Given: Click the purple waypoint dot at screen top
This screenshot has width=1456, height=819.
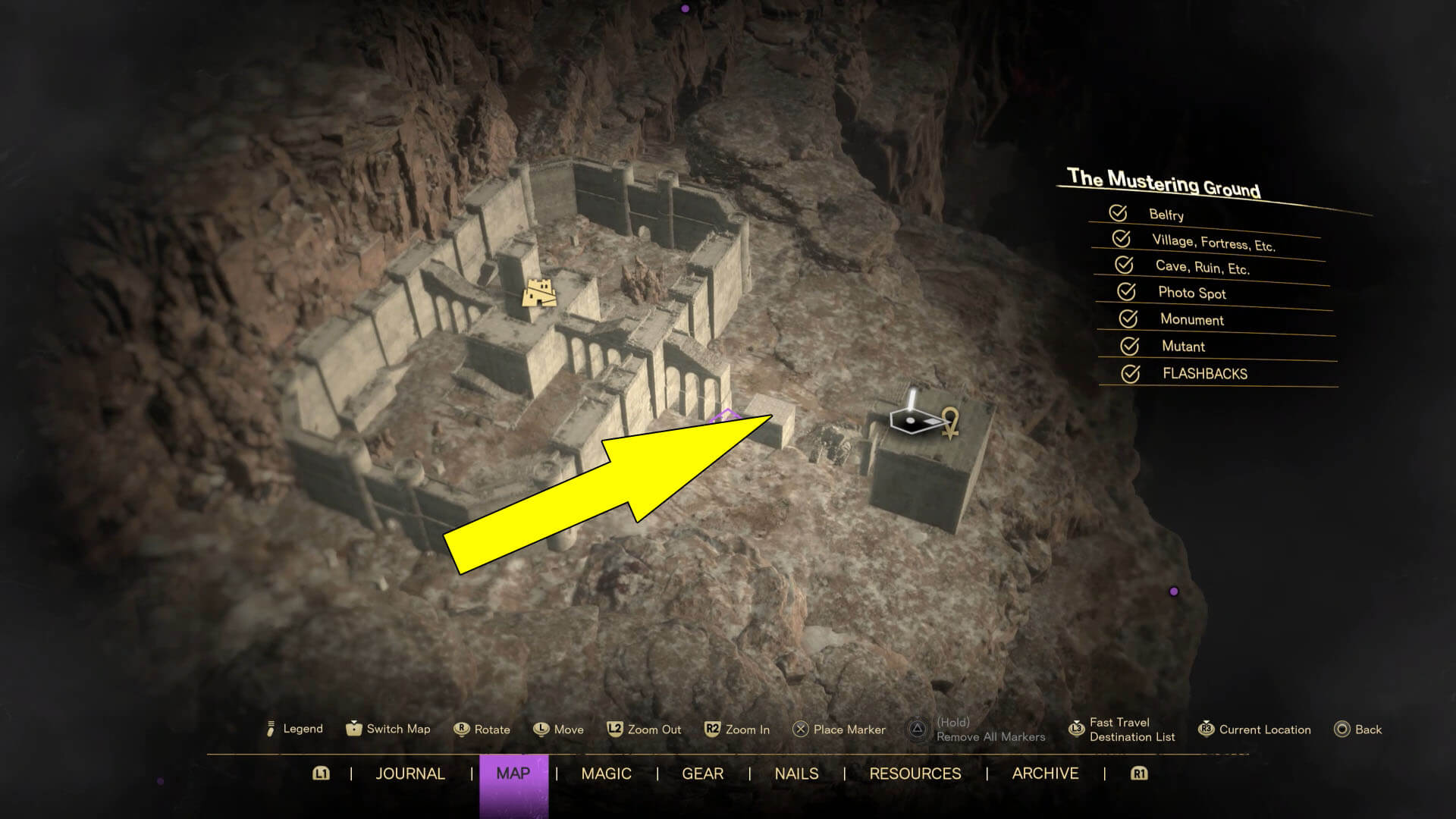Looking at the screenshot, I should click(x=685, y=10).
